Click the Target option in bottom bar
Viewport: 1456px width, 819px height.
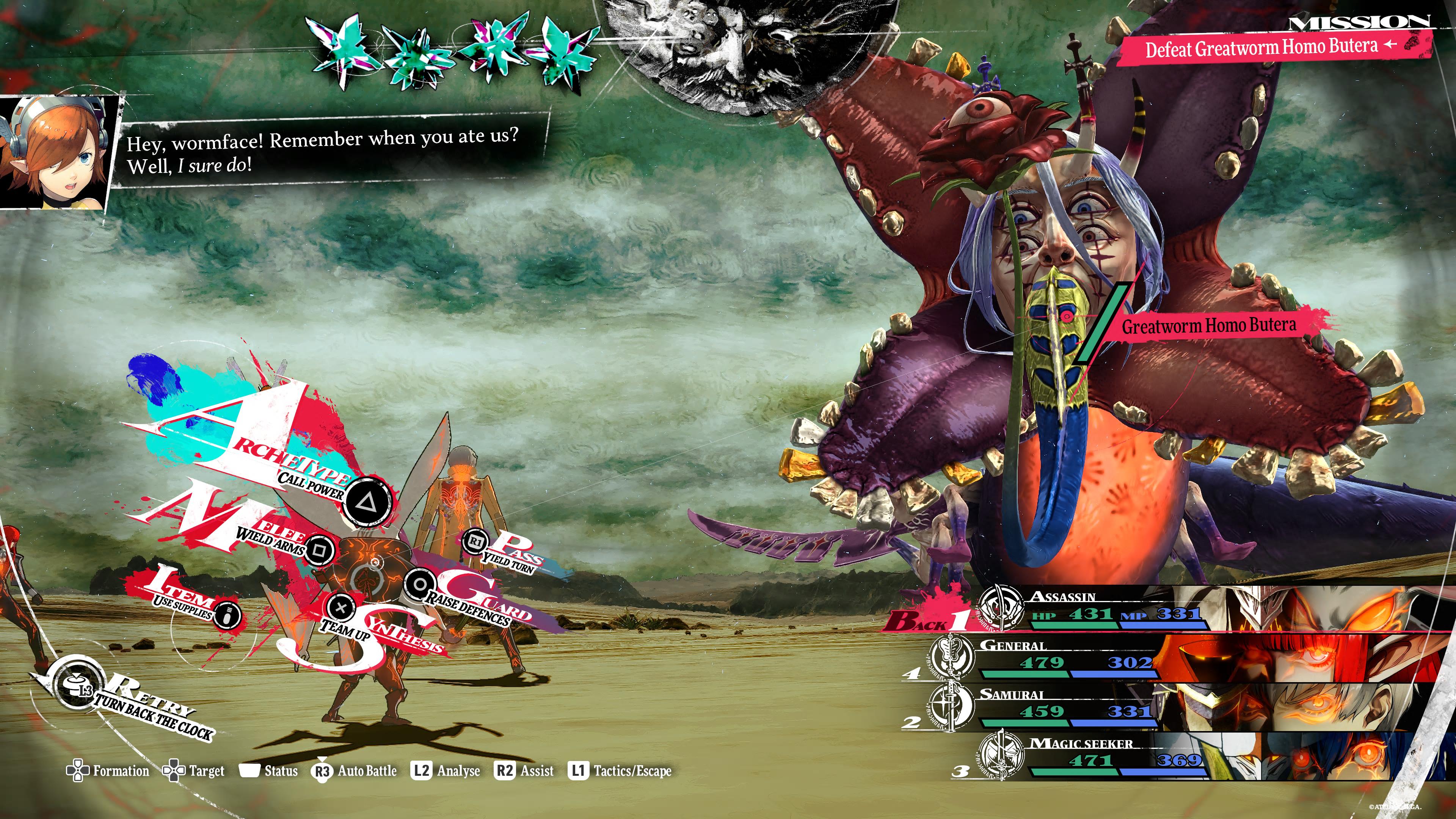point(194,770)
